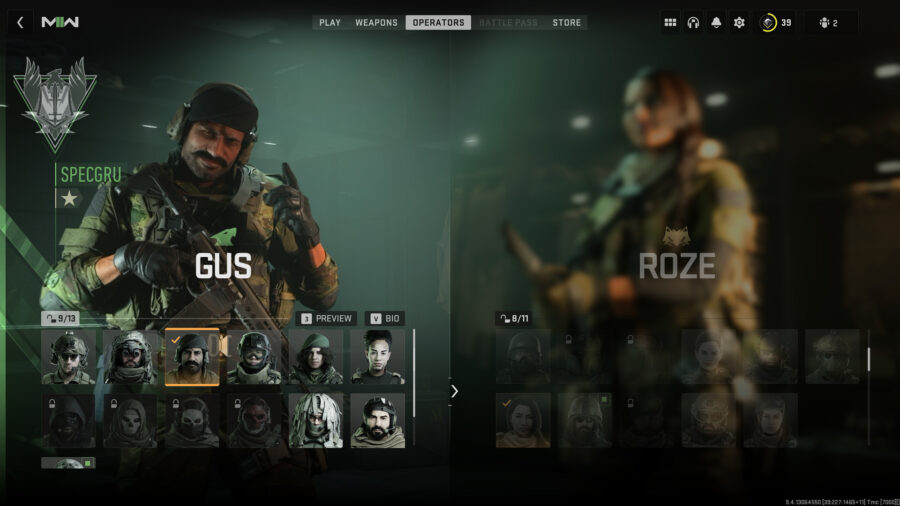Open the headset voice channel icon
The height and width of the screenshot is (506, 900).
click(x=693, y=22)
